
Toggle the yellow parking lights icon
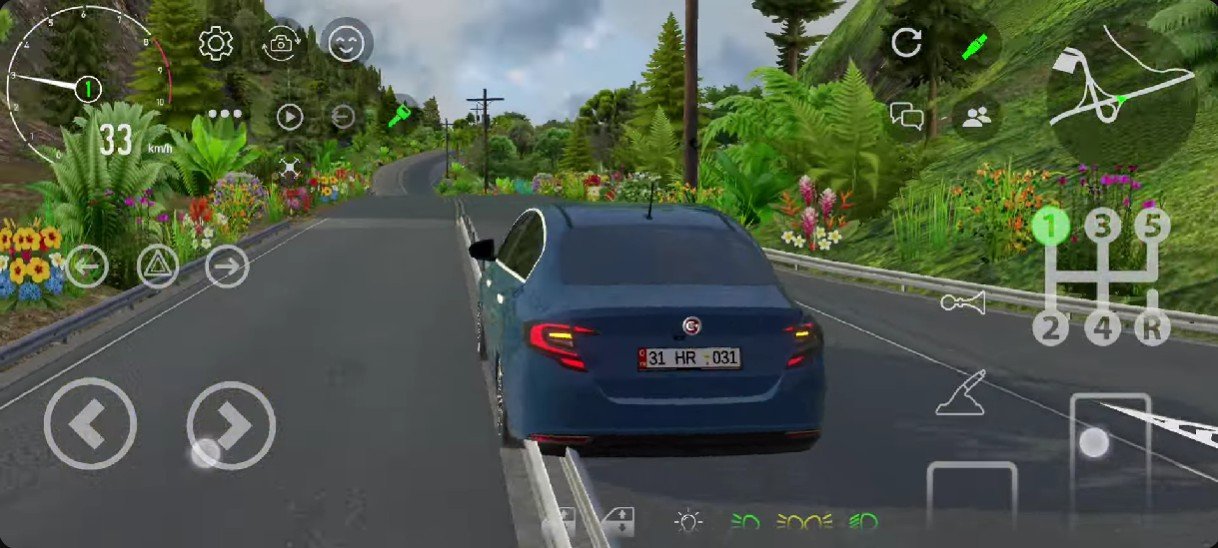click(806, 521)
